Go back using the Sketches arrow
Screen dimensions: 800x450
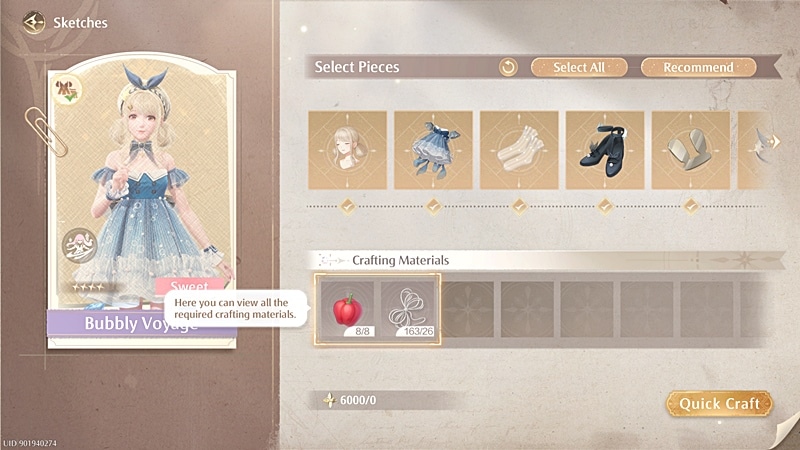35,21
